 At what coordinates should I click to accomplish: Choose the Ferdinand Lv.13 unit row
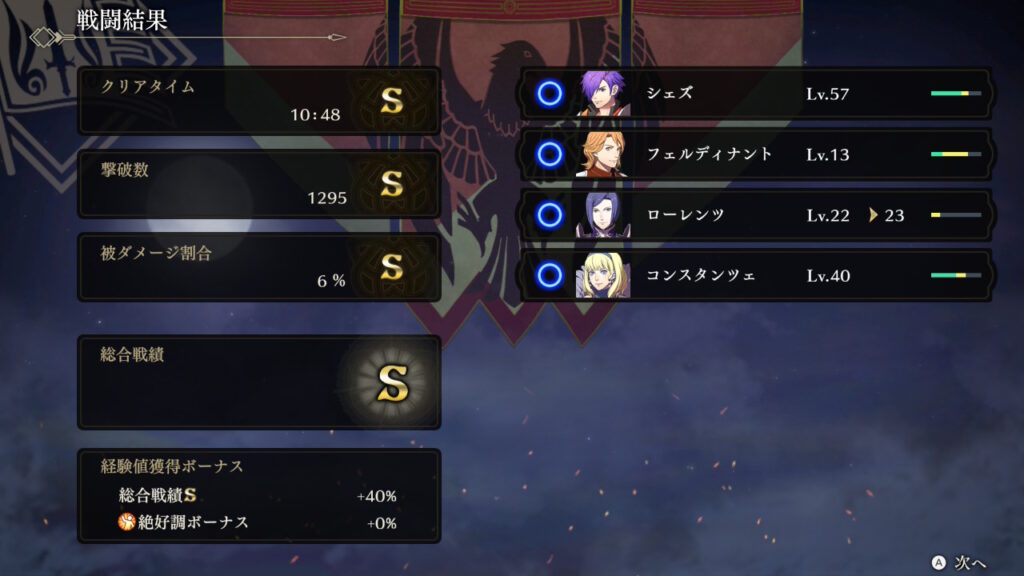[755, 154]
